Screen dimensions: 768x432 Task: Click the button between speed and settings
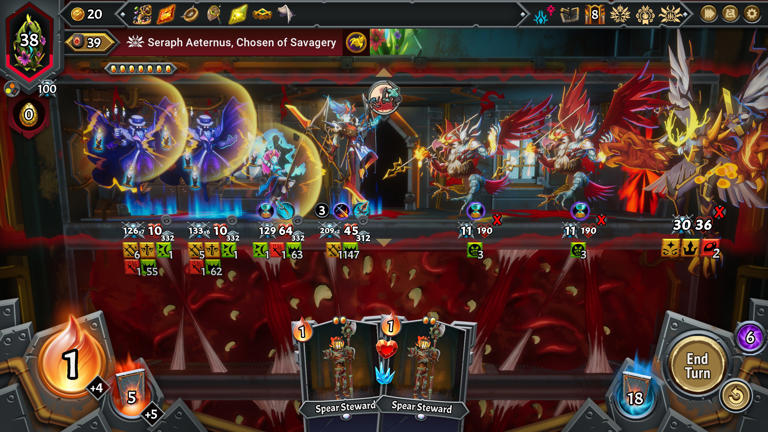tap(731, 14)
